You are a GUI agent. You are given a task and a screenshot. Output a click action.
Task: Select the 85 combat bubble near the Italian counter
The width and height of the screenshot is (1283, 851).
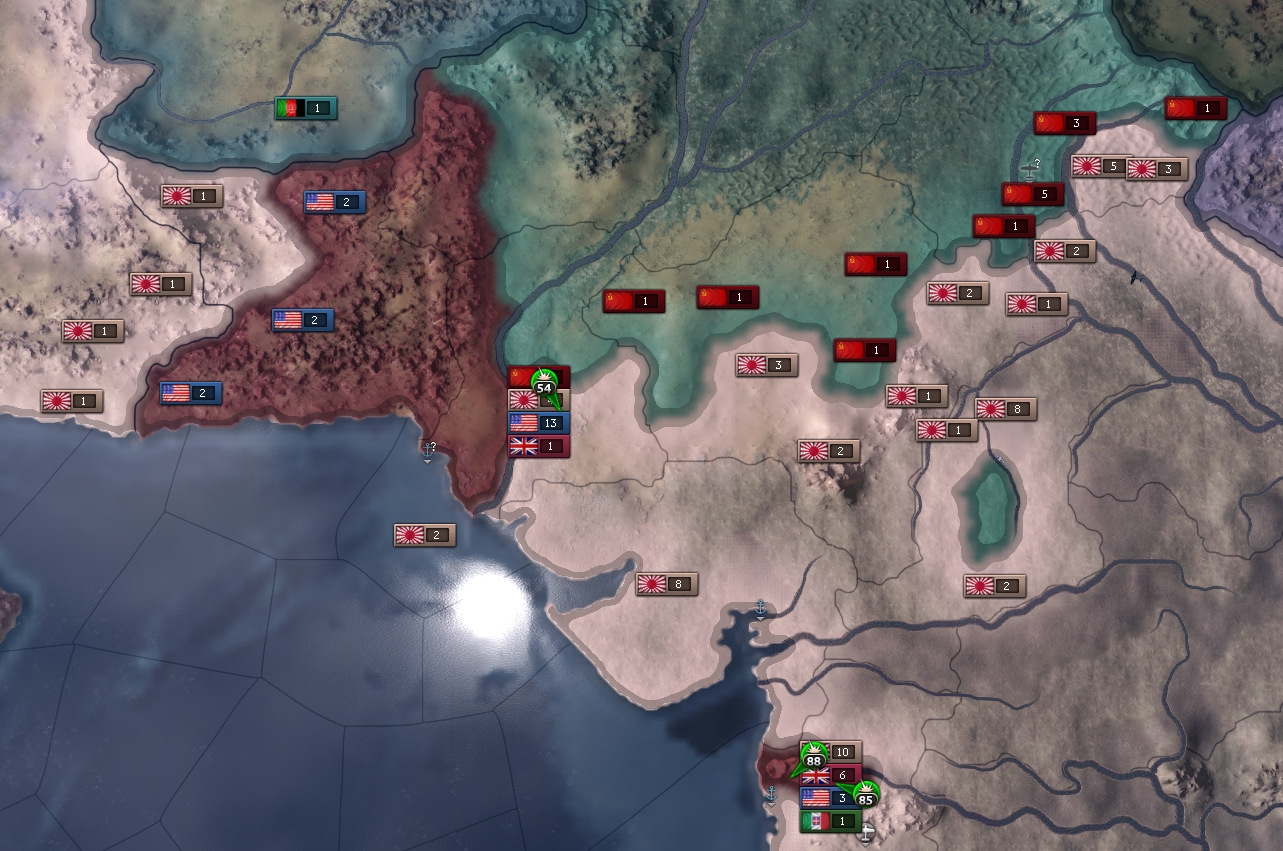pos(866,798)
